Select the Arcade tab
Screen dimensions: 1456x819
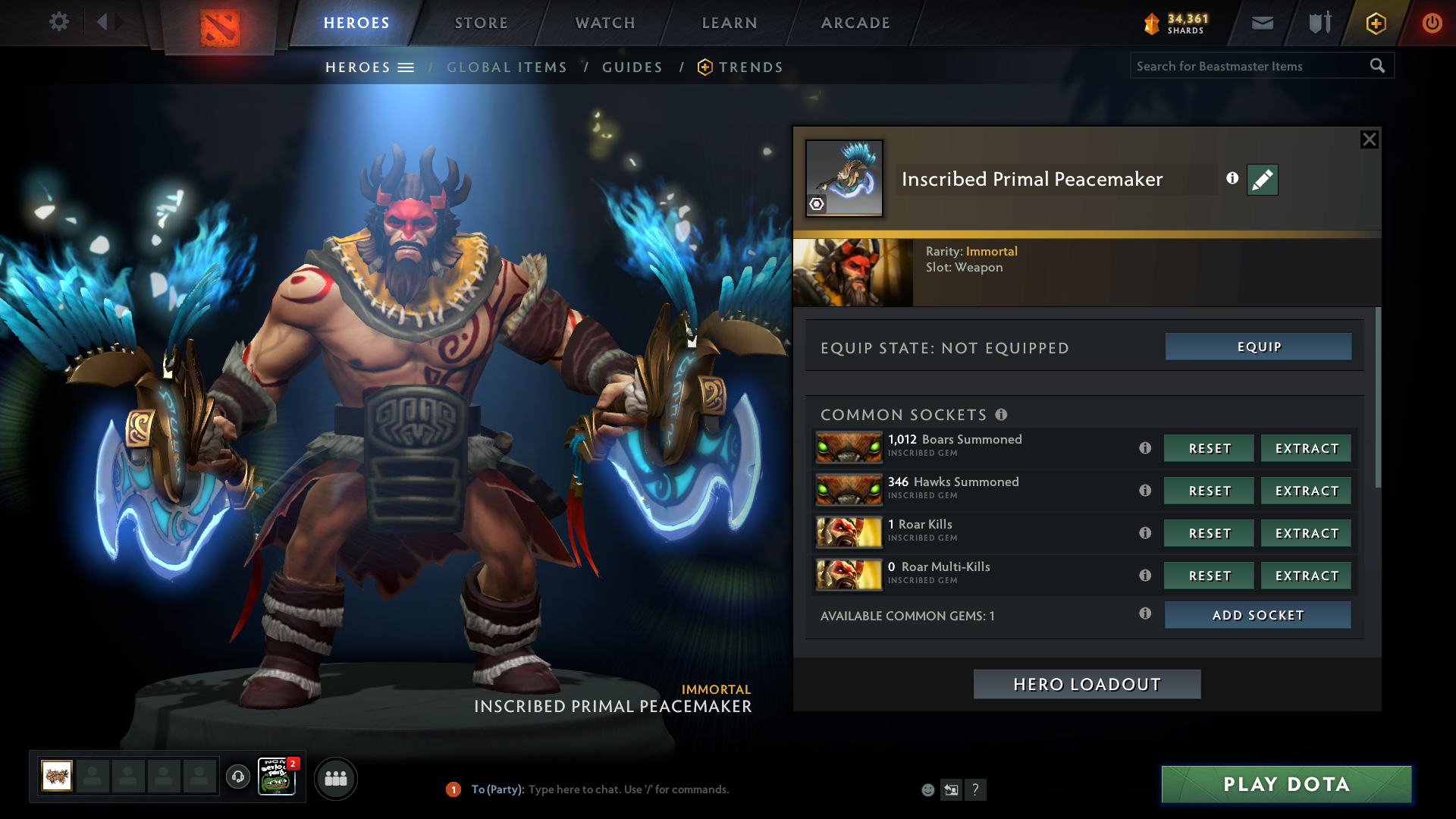[855, 23]
